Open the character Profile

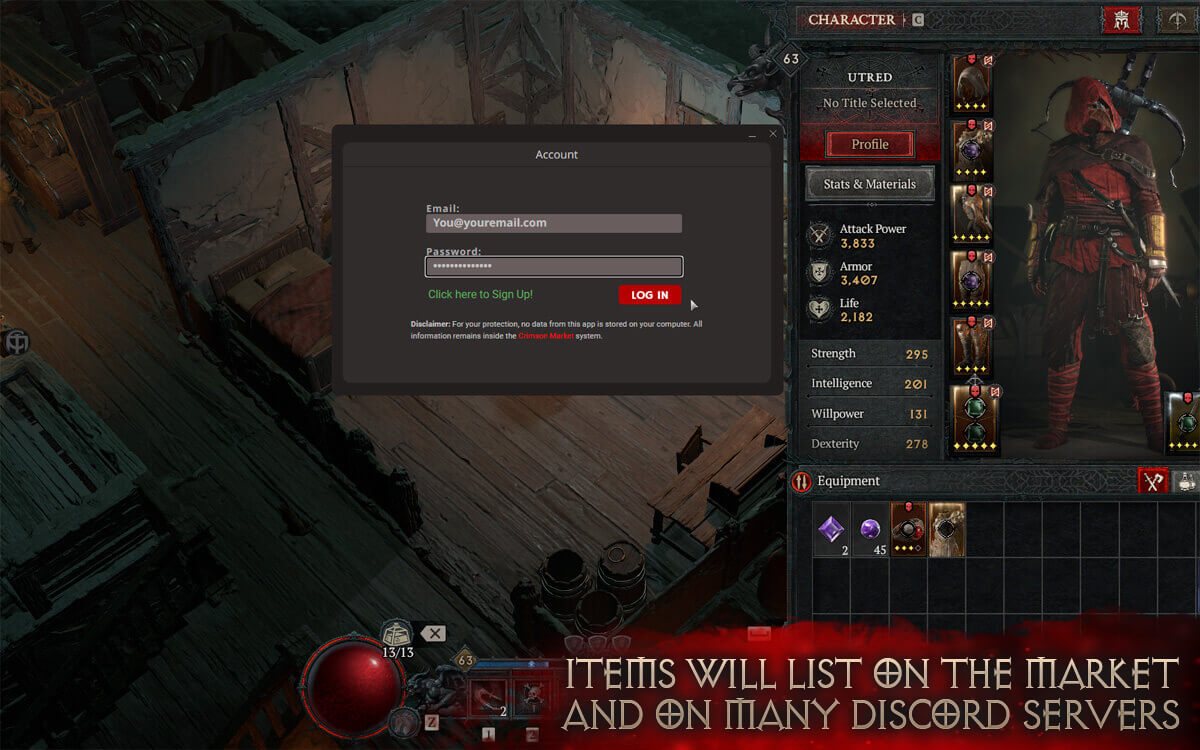[x=869, y=145]
